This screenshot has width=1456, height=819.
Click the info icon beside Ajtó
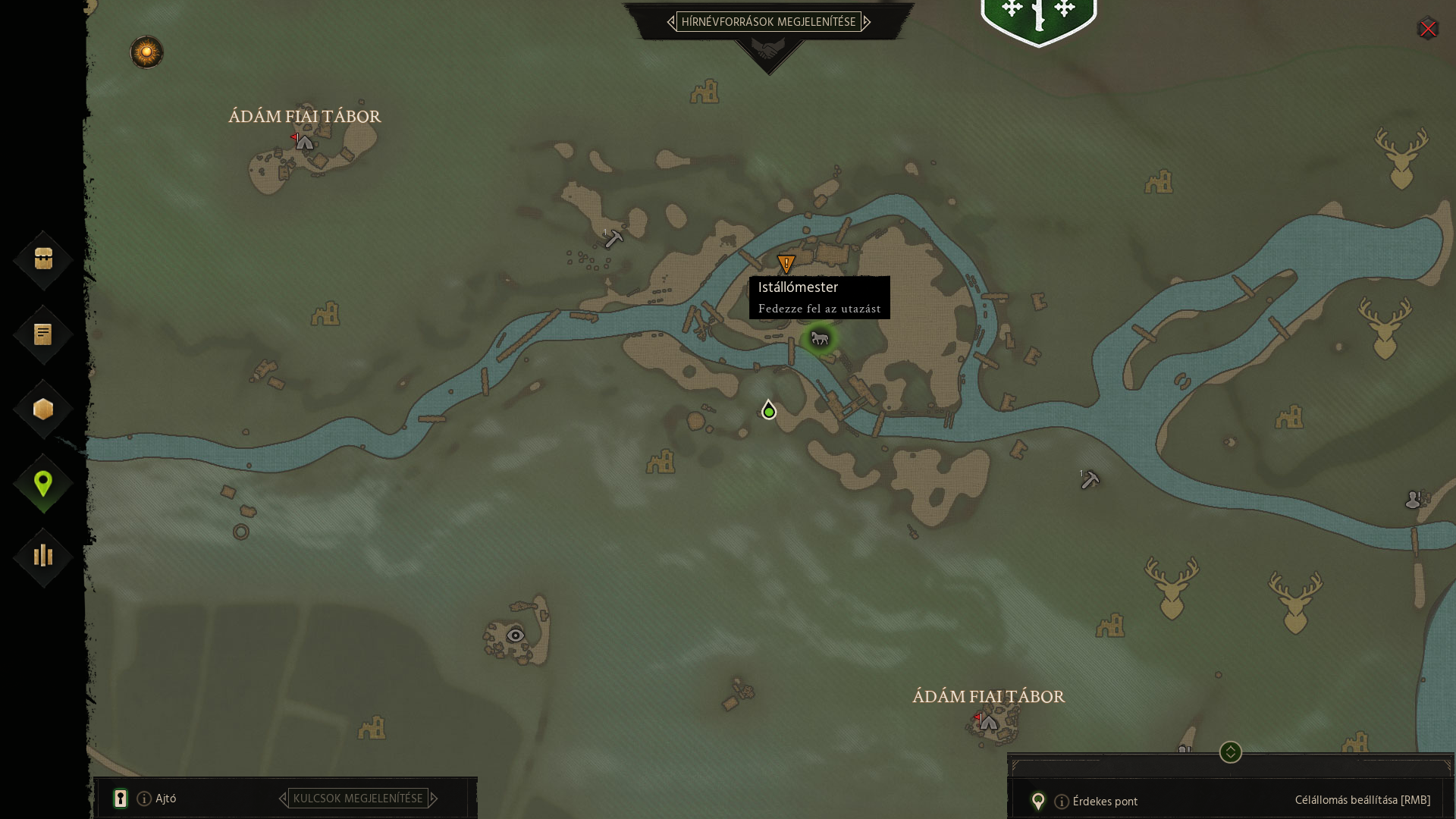click(144, 799)
